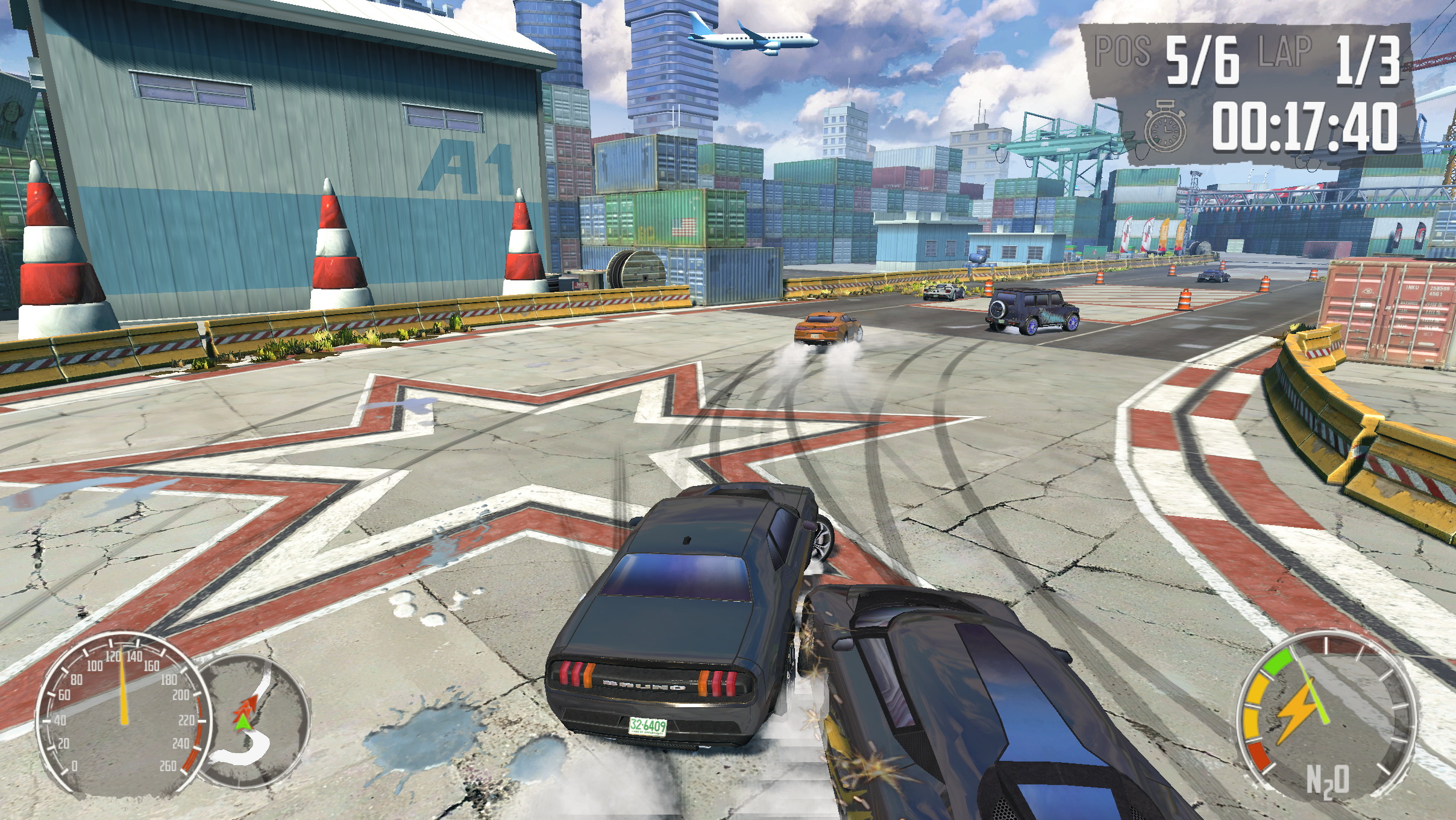Click the circular track minimap
Screen dimensions: 1456x820
pos(254,719)
